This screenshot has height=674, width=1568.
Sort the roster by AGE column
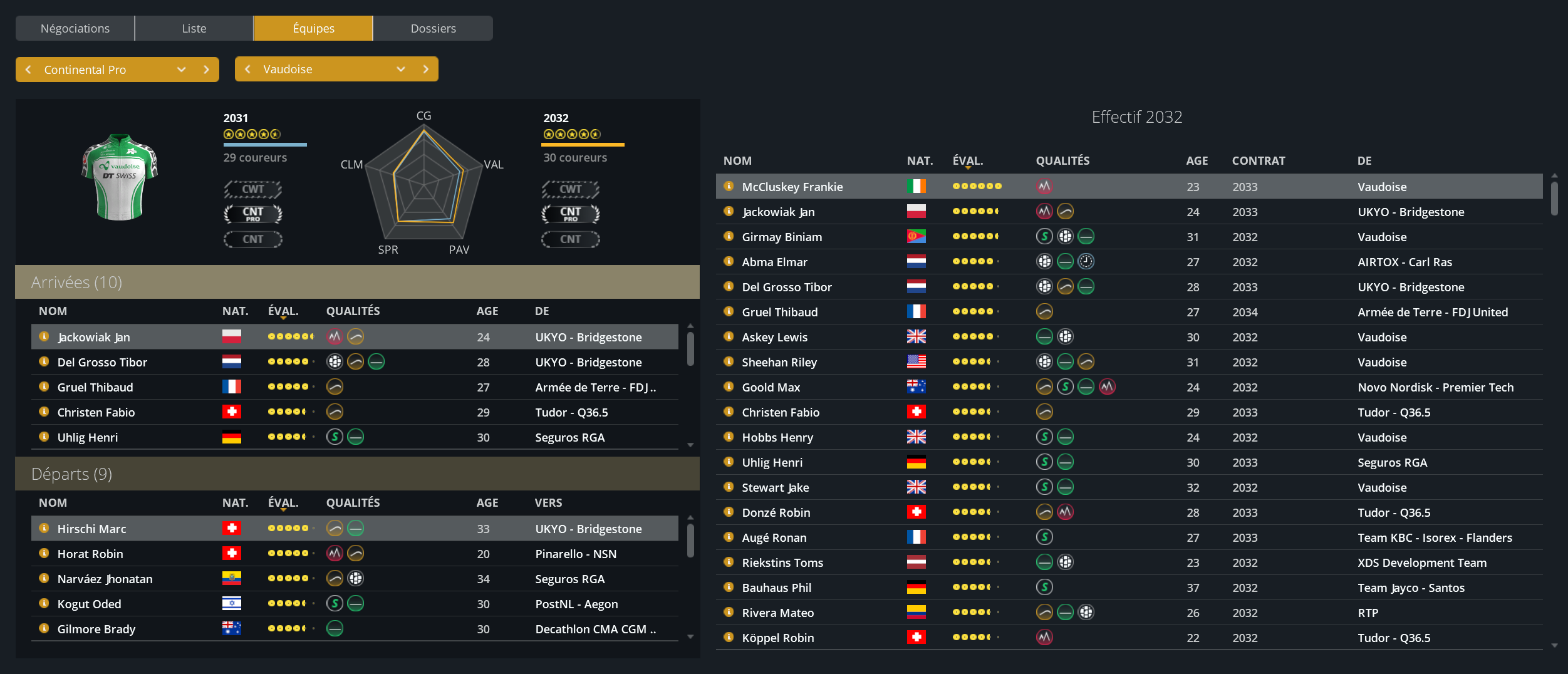tap(1197, 160)
